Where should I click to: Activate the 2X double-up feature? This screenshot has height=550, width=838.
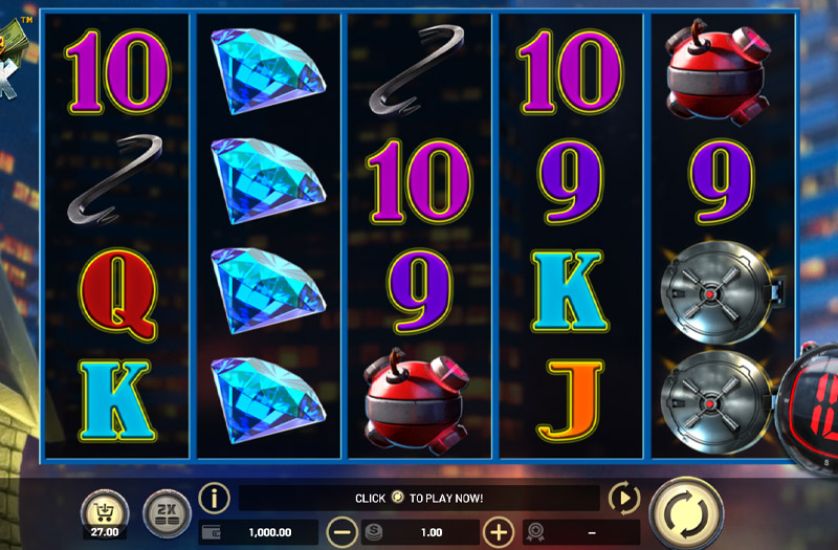164,513
